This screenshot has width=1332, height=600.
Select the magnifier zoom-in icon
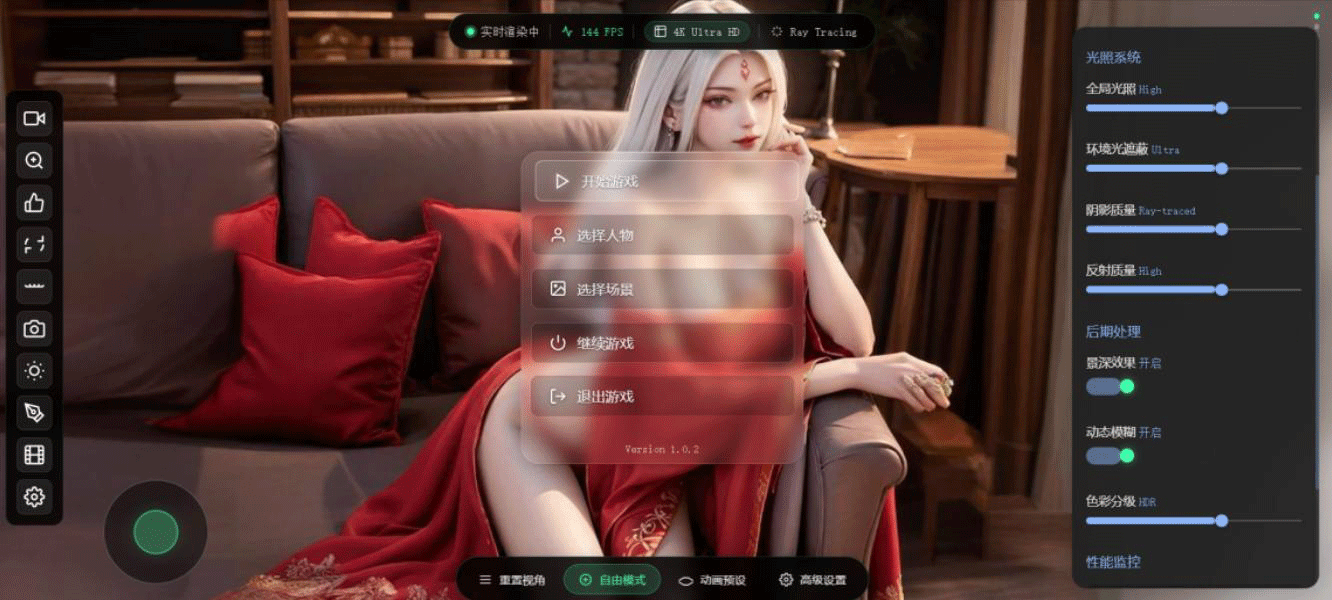pyautogui.click(x=34, y=161)
